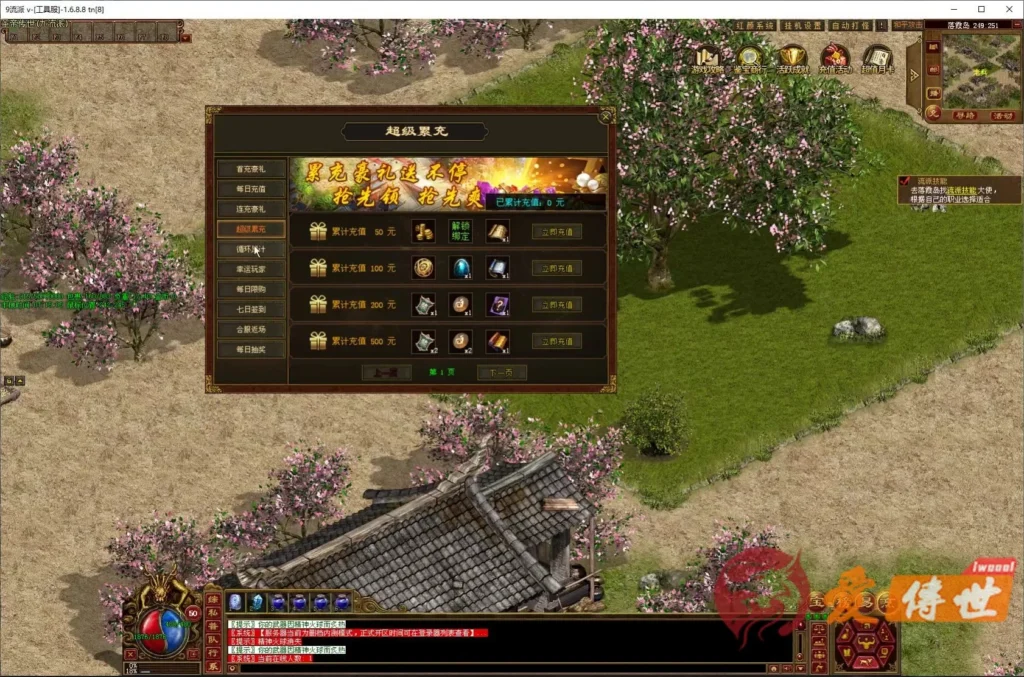Go to the next page with 下一页

point(501,373)
